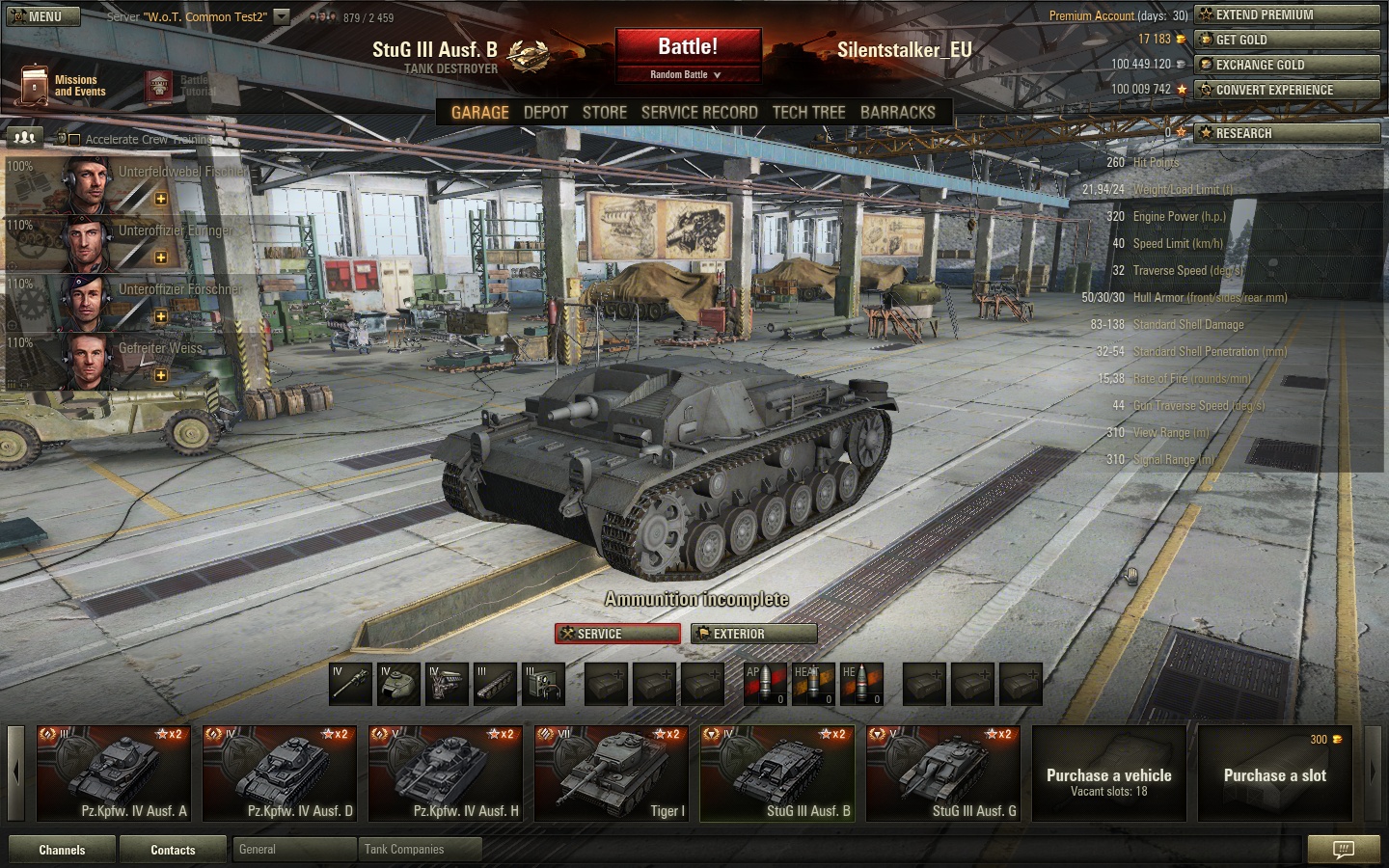Customize the tank via Exterior
Screen dimensions: 1389x868
click(754, 634)
